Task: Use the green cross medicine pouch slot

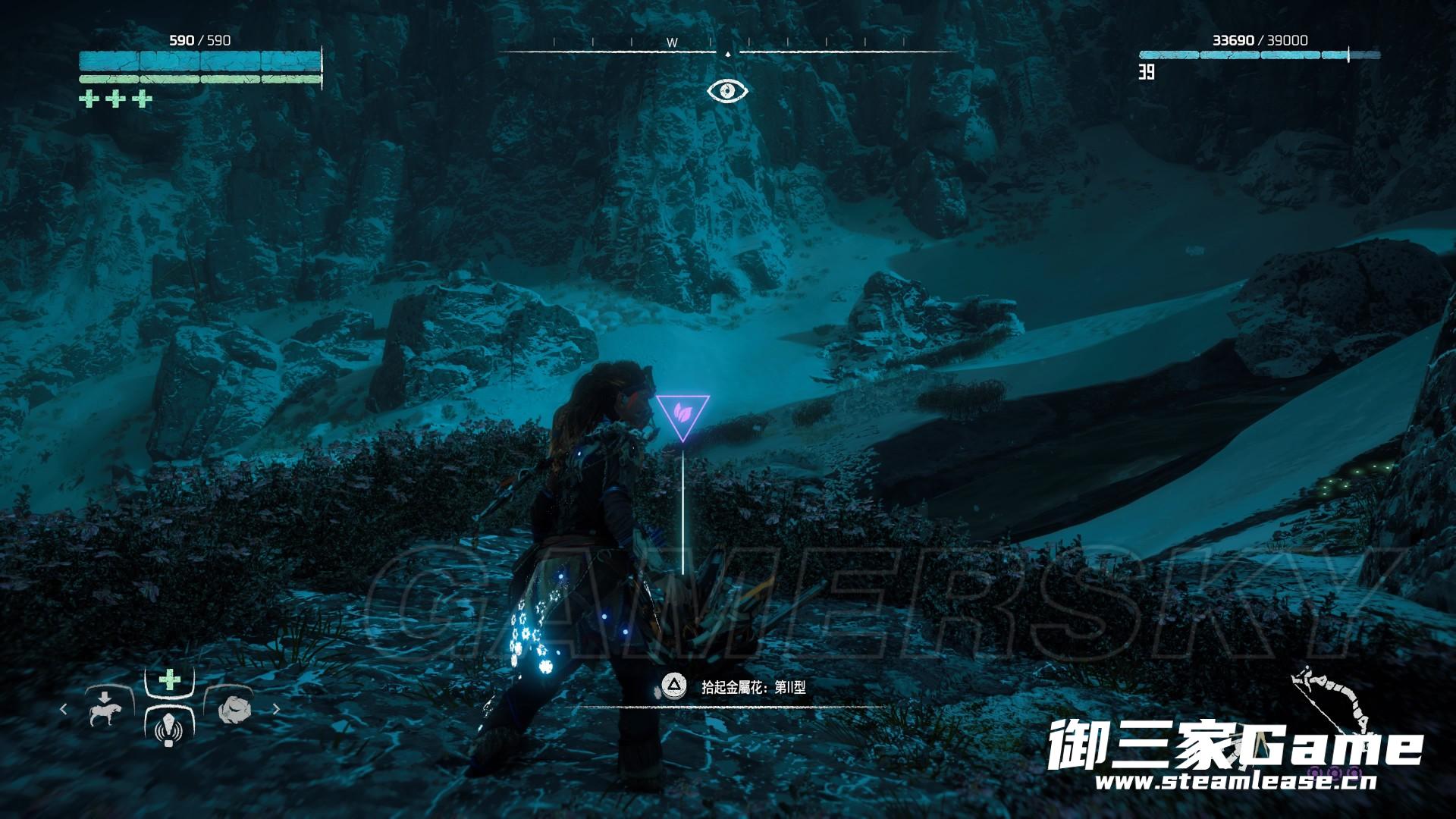Action: [x=169, y=679]
